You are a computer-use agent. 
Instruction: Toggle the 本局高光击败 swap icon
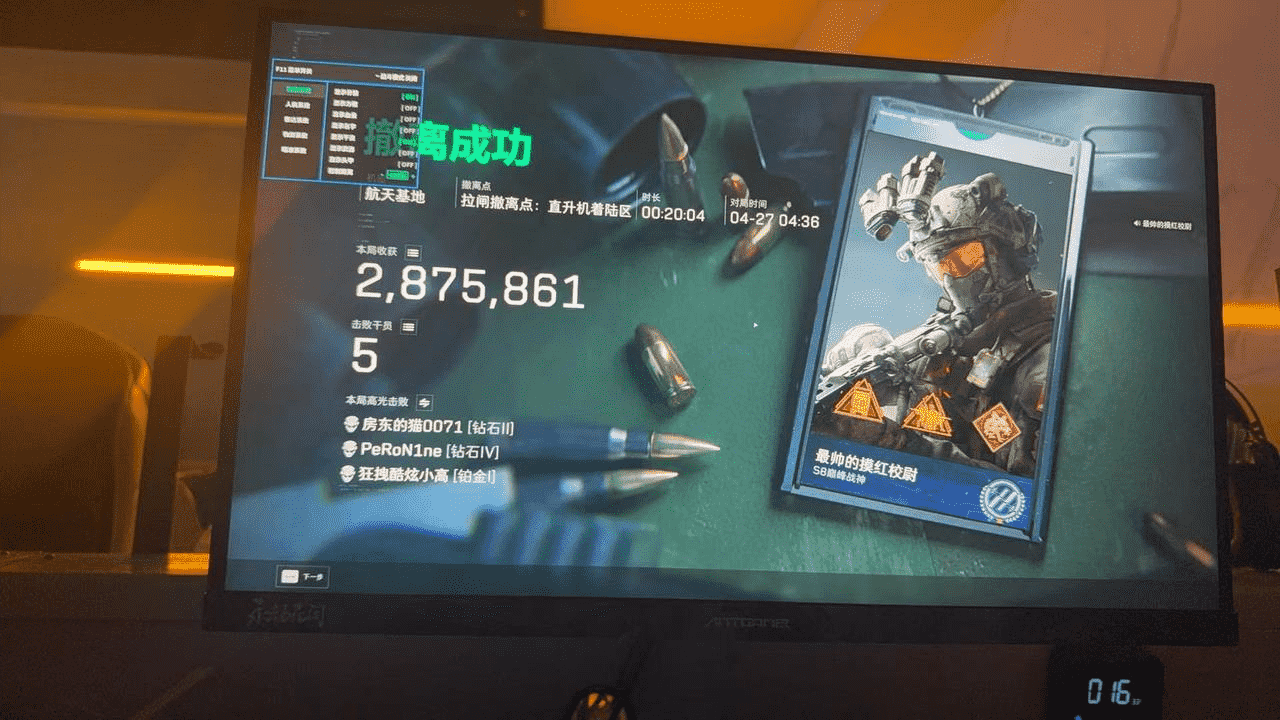point(424,401)
